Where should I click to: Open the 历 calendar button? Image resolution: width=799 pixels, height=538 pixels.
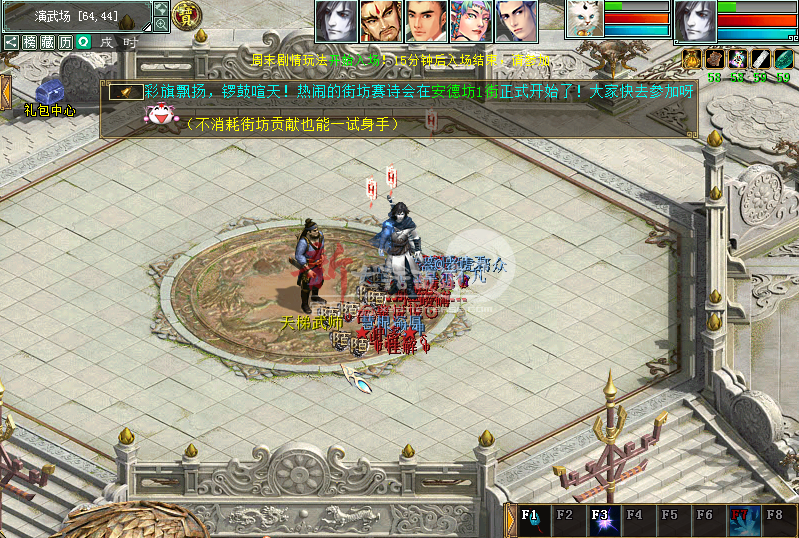tap(65, 42)
